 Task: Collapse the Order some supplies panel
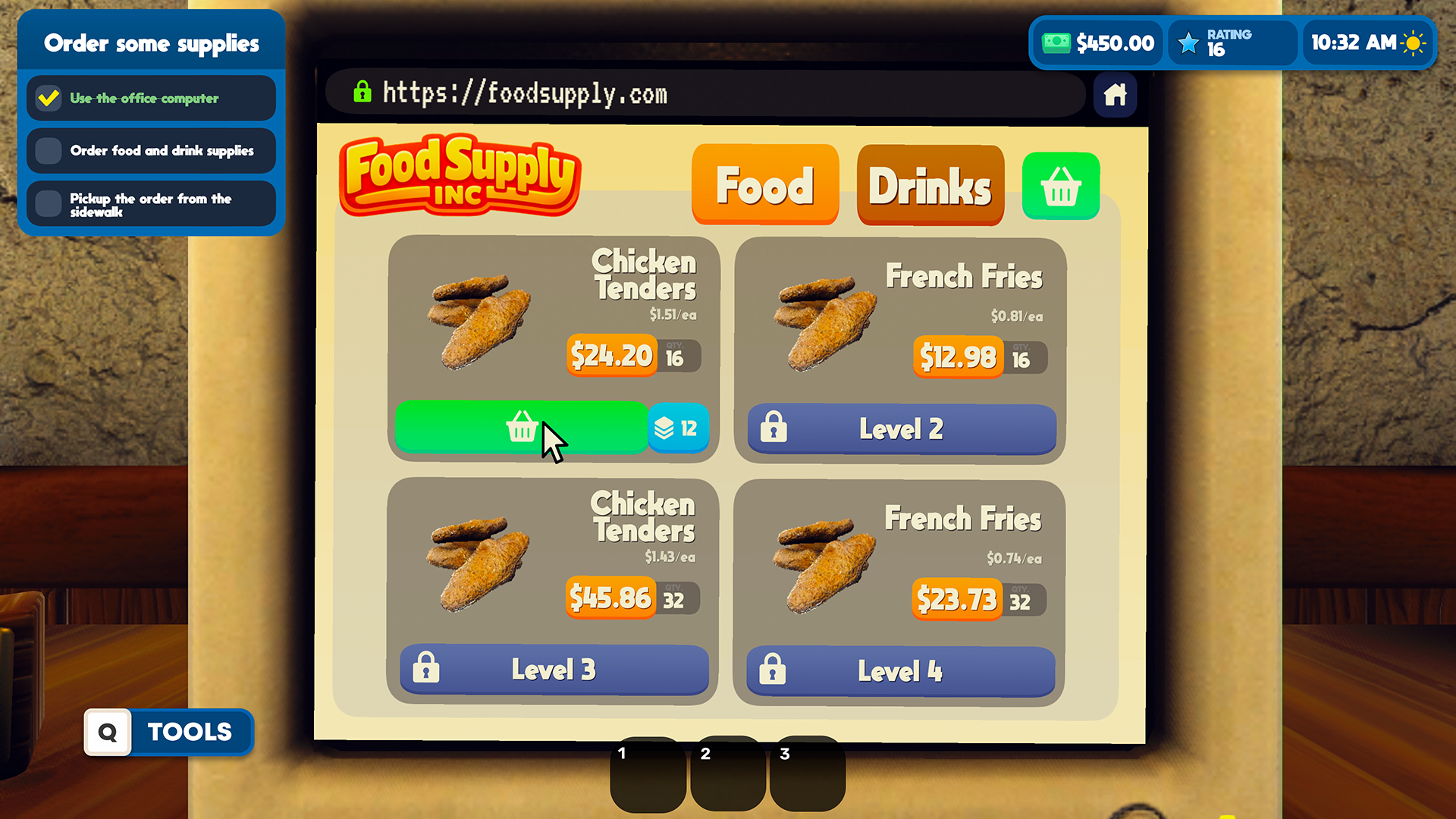tap(152, 43)
